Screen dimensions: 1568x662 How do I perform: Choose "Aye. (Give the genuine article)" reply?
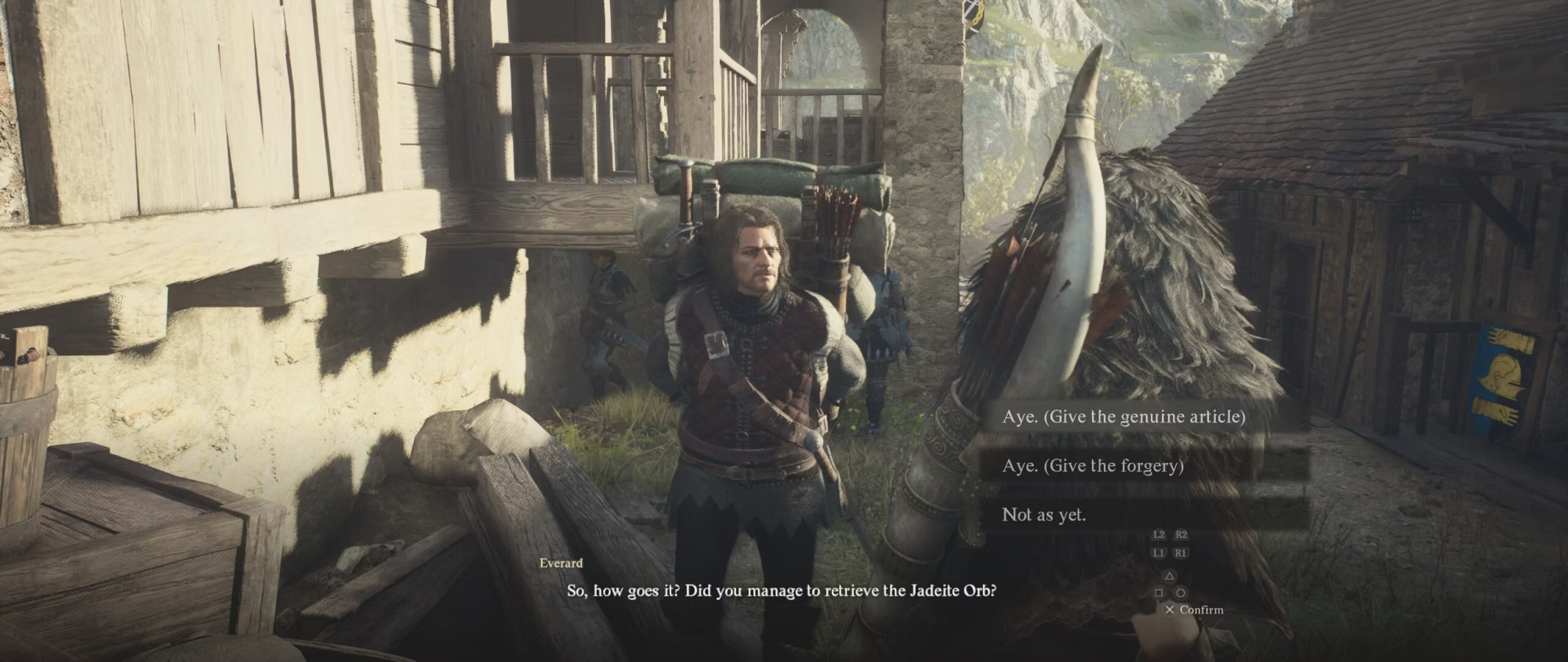pyautogui.click(x=1123, y=416)
